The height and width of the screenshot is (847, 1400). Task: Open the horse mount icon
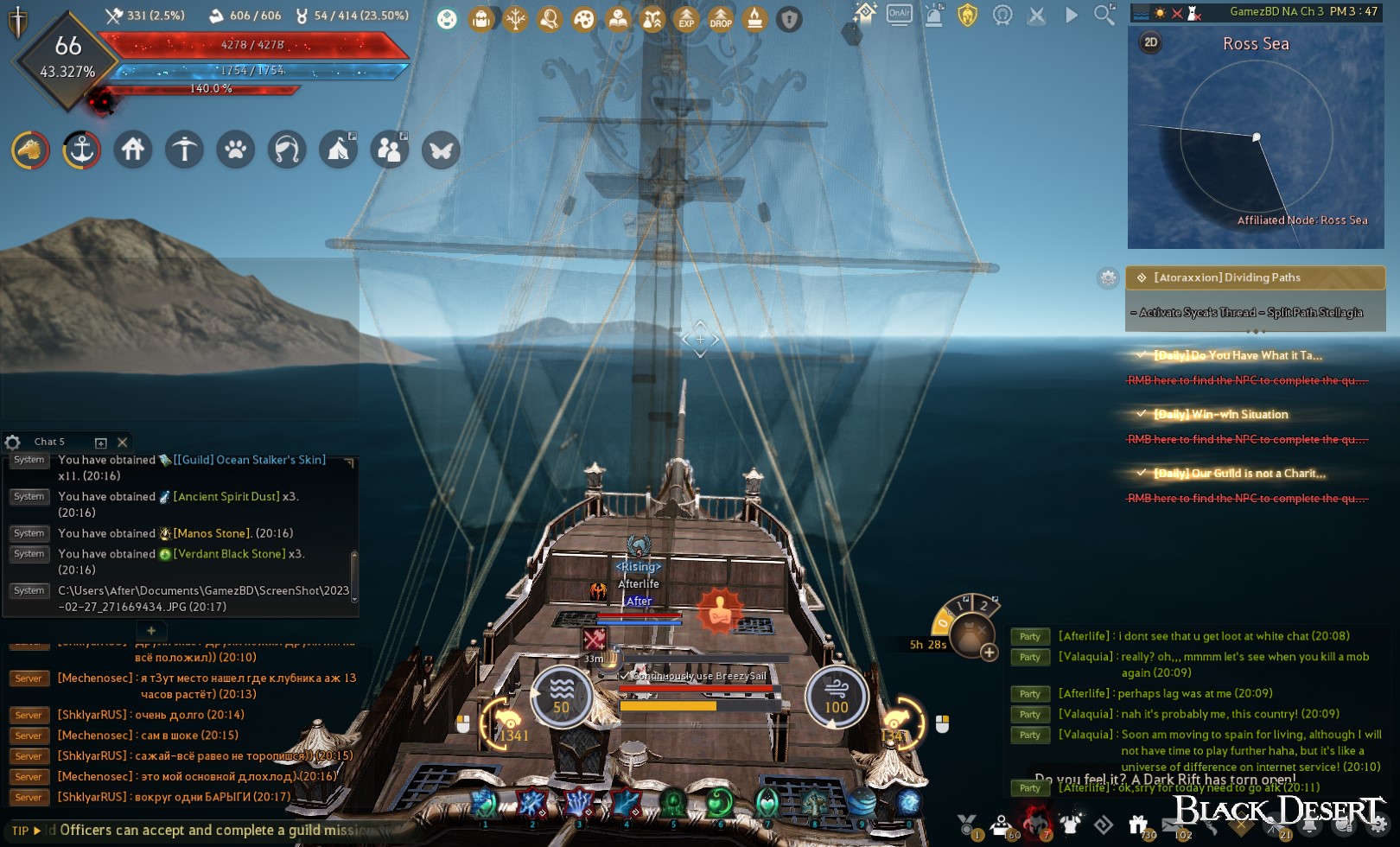click(x=30, y=150)
